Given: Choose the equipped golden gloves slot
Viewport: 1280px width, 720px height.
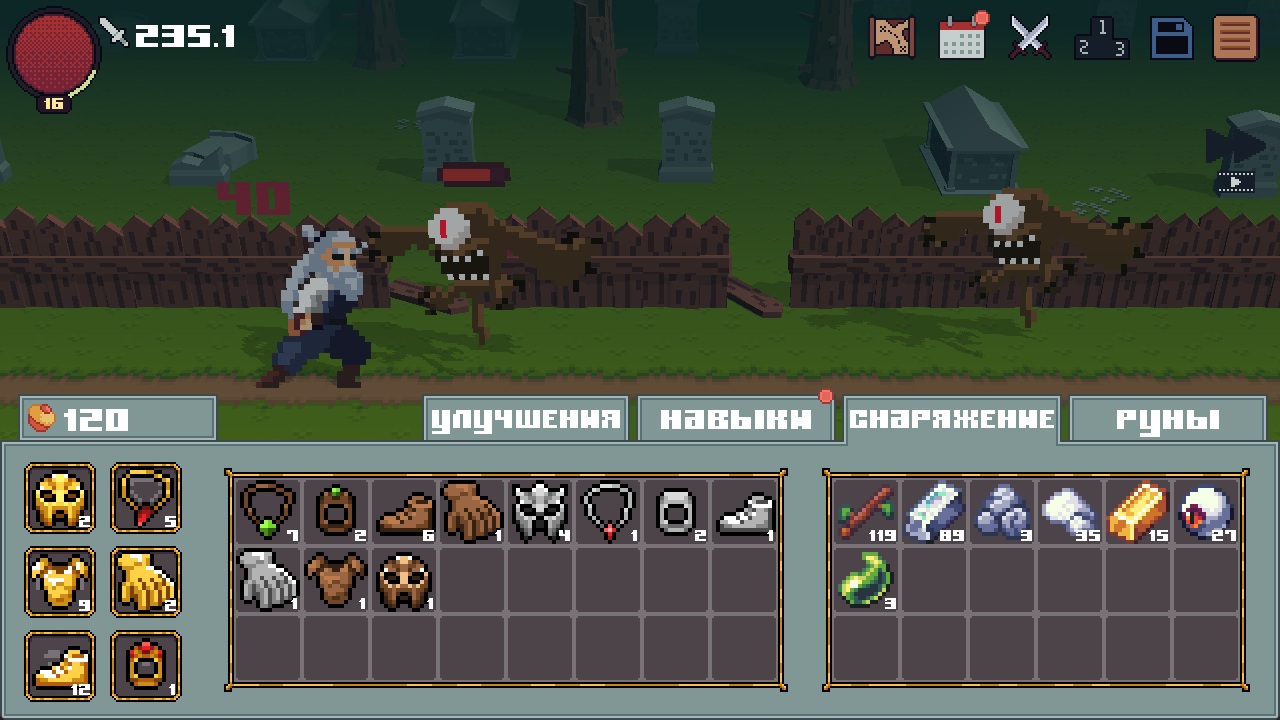Looking at the screenshot, I should point(146,582).
